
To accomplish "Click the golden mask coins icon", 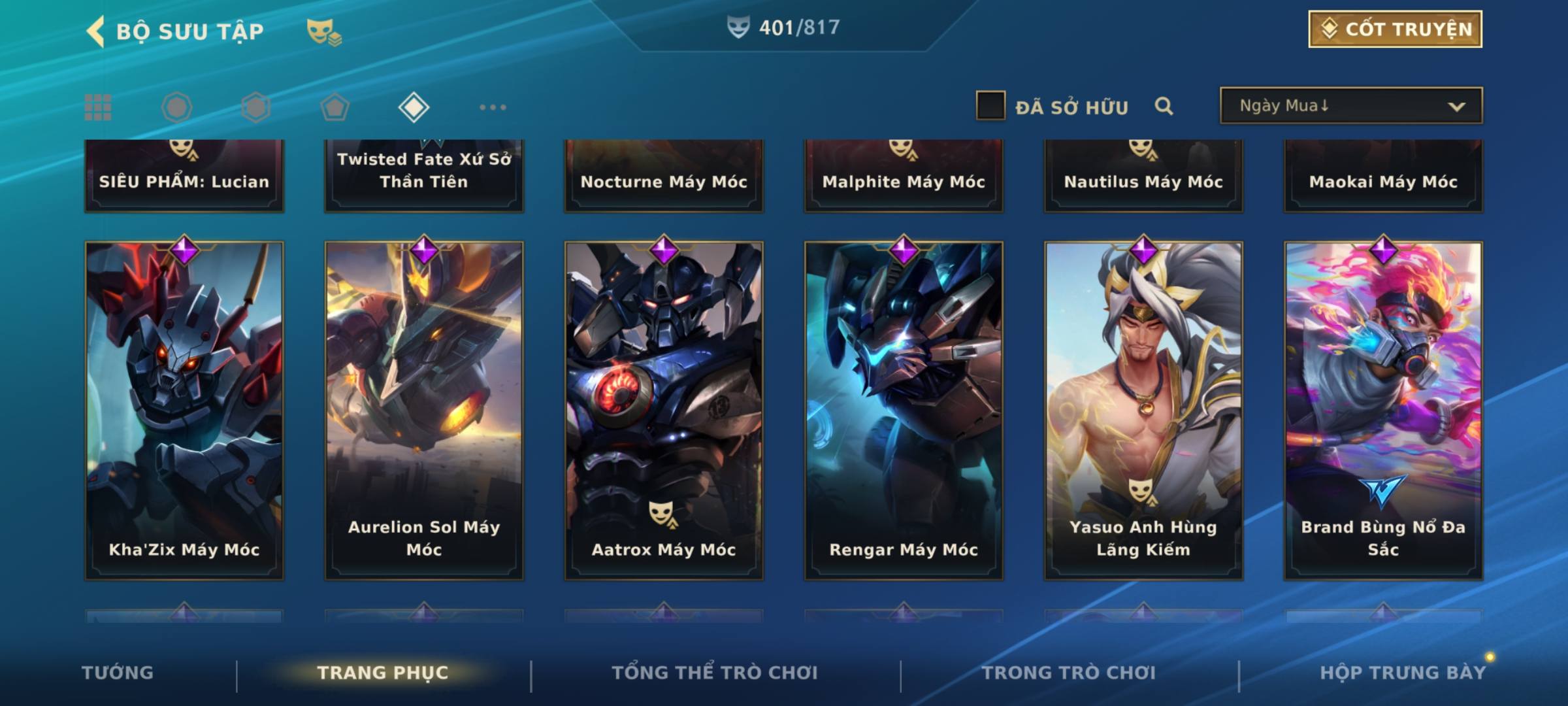I will tap(324, 31).
